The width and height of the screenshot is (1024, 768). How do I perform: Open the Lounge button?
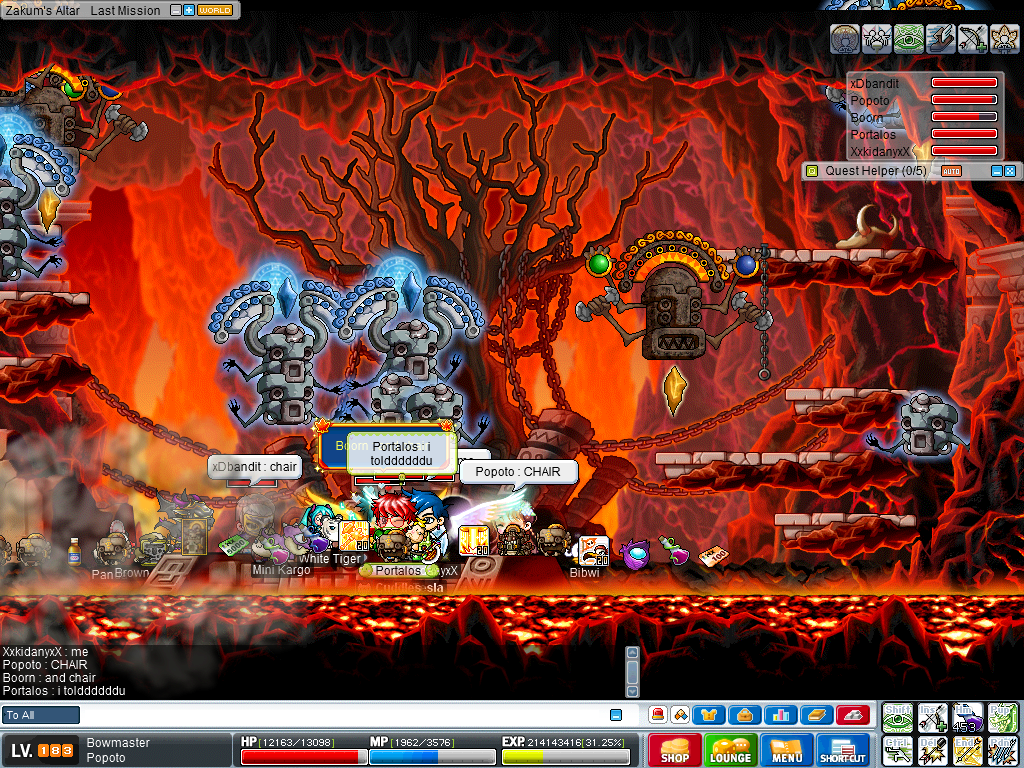pyautogui.click(x=730, y=750)
